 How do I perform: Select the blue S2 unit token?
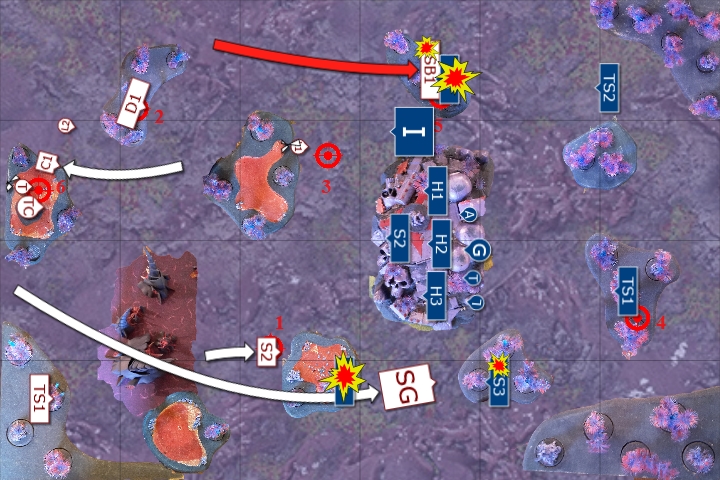coord(398,241)
